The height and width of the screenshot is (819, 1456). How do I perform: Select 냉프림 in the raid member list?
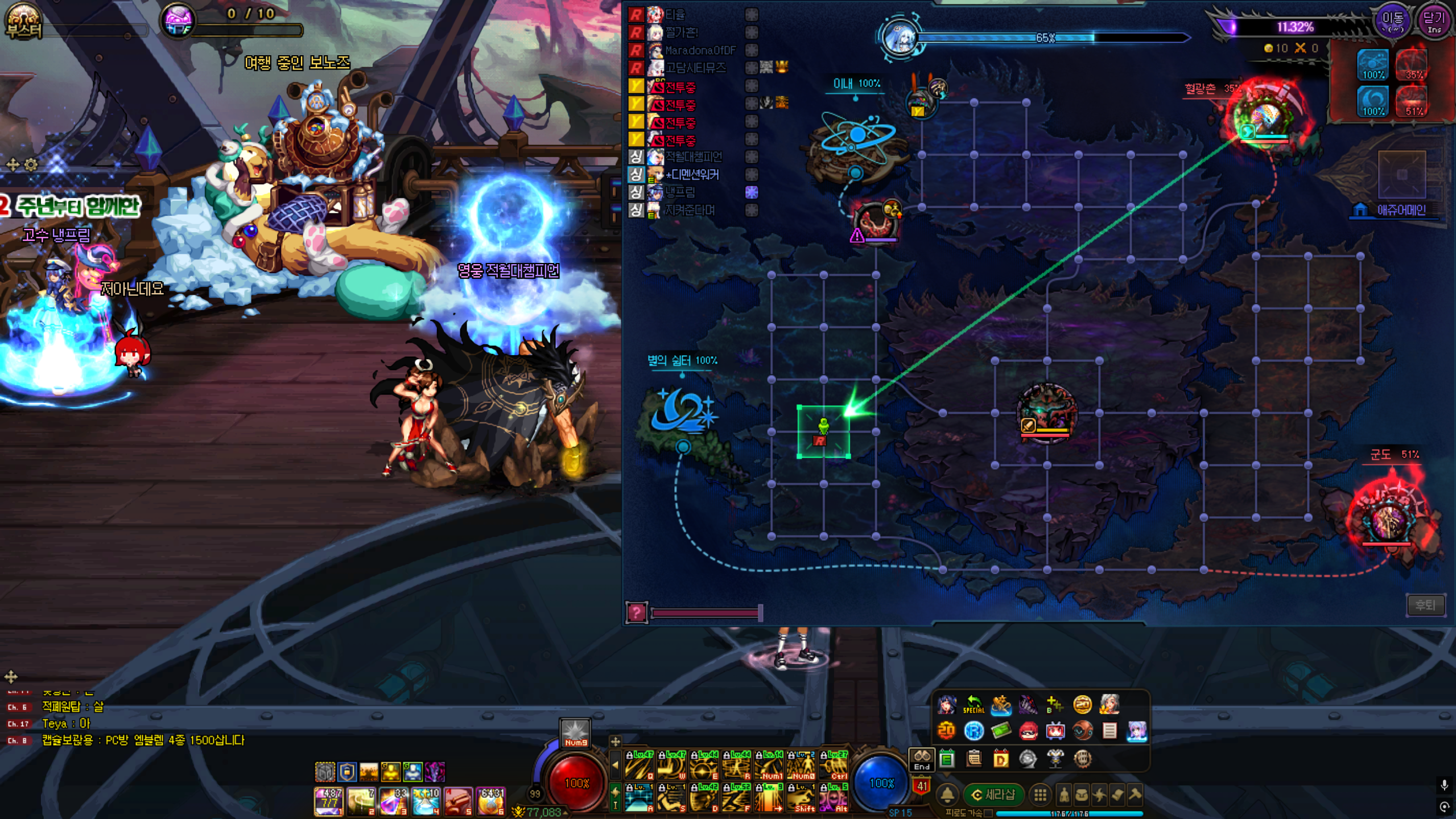pos(680,192)
